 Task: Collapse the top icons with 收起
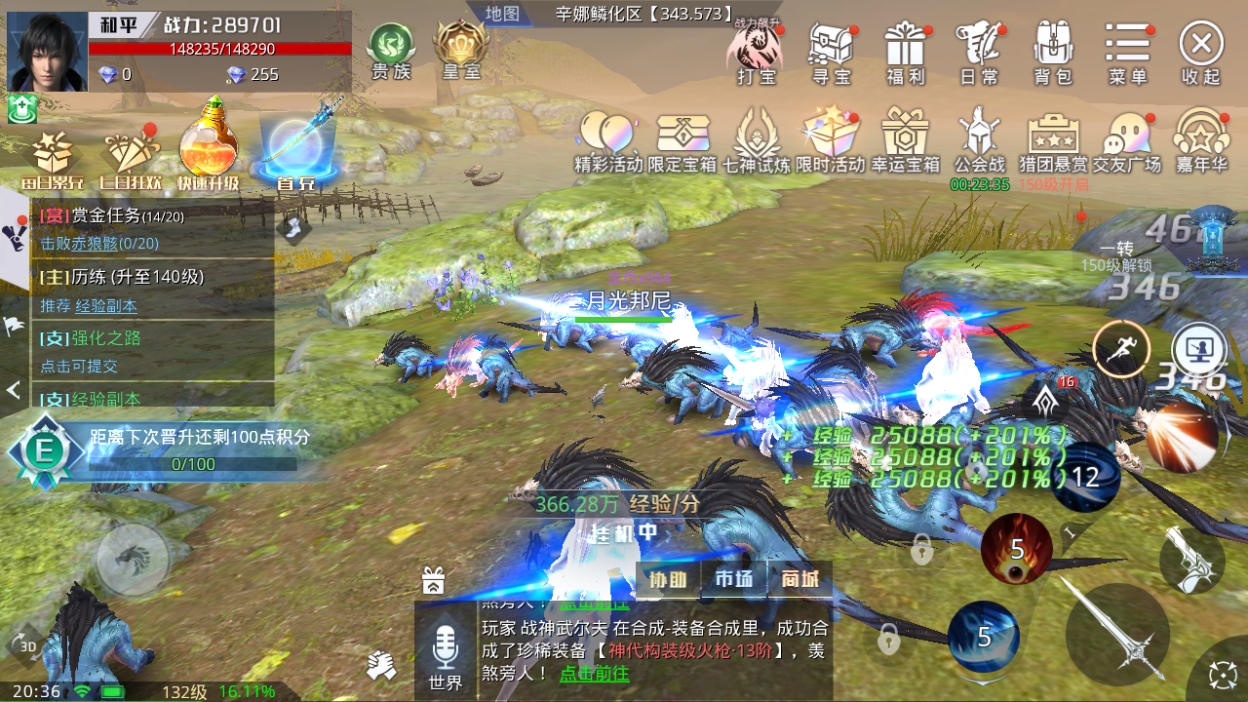1201,52
